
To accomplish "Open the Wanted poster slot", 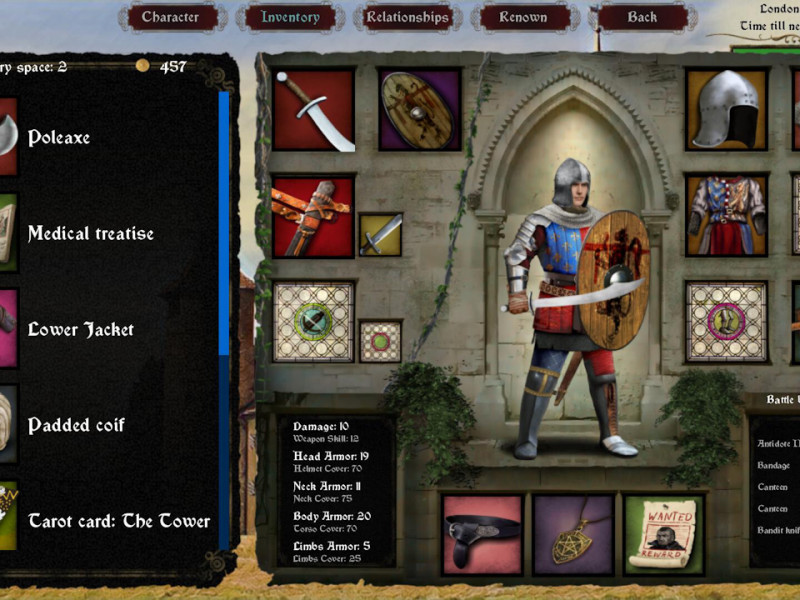I will pyautogui.click(x=663, y=535).
